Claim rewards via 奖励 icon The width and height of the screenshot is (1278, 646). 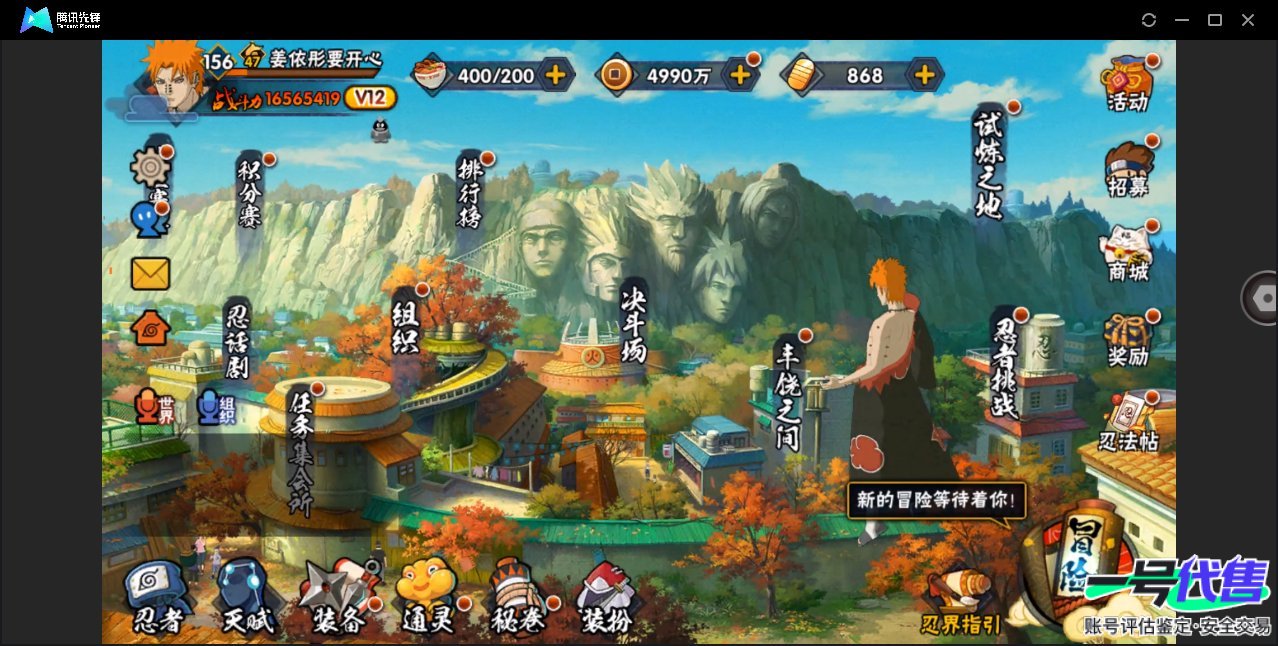tap(1128, 340)
